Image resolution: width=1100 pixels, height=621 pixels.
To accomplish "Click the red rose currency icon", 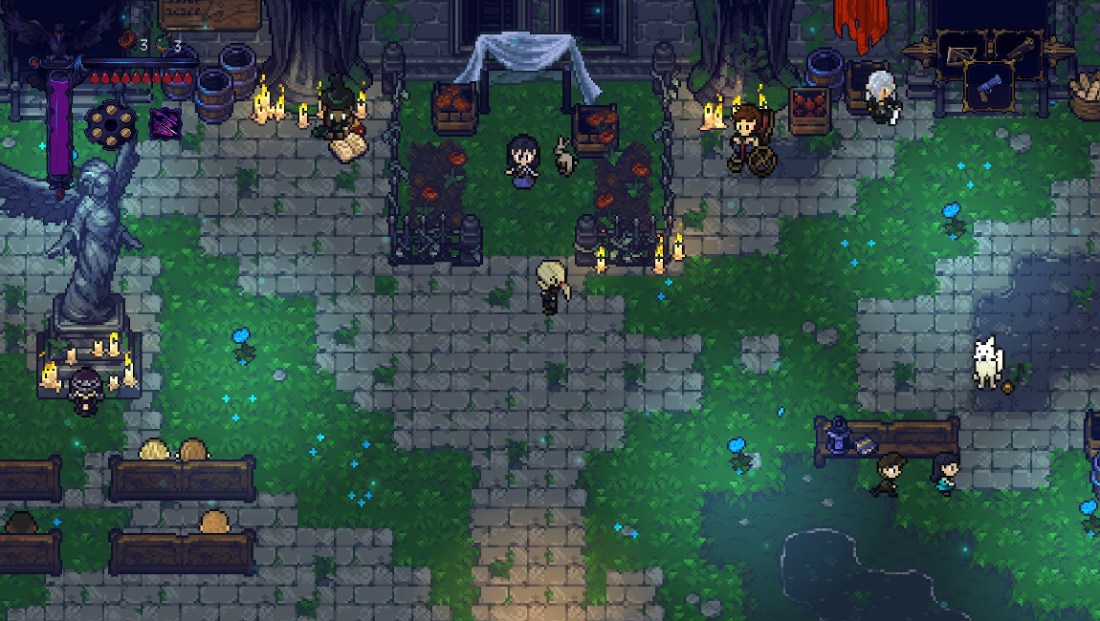I will click(127, 44).
